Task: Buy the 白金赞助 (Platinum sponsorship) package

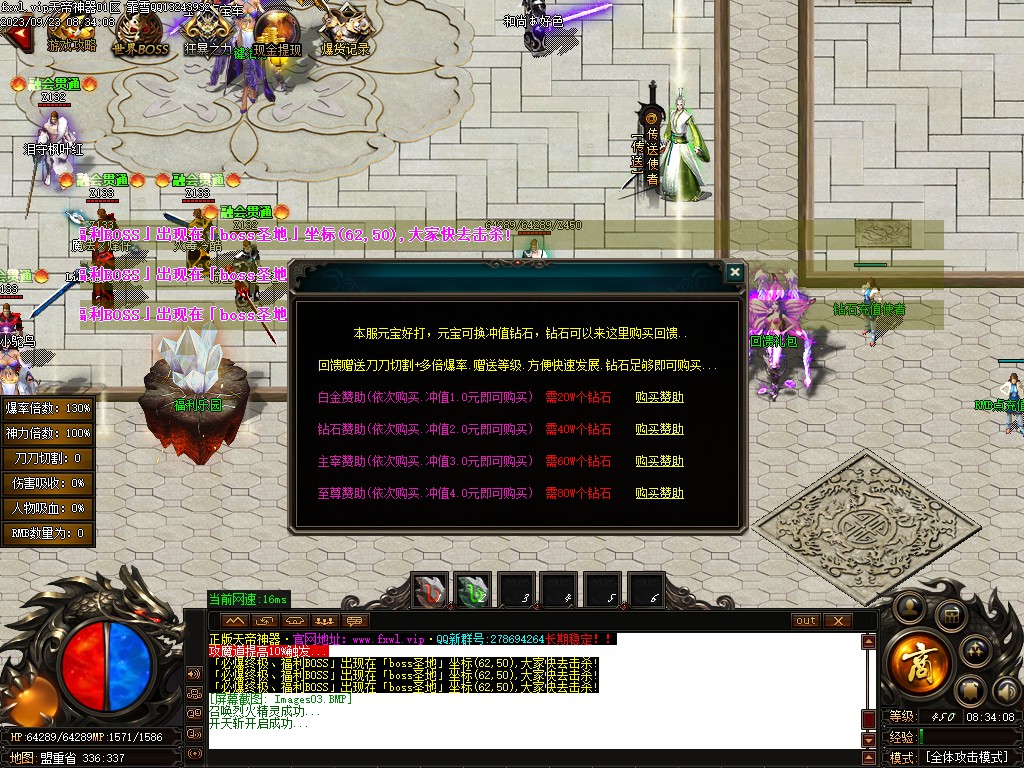Action: click(x=659, y=397)
